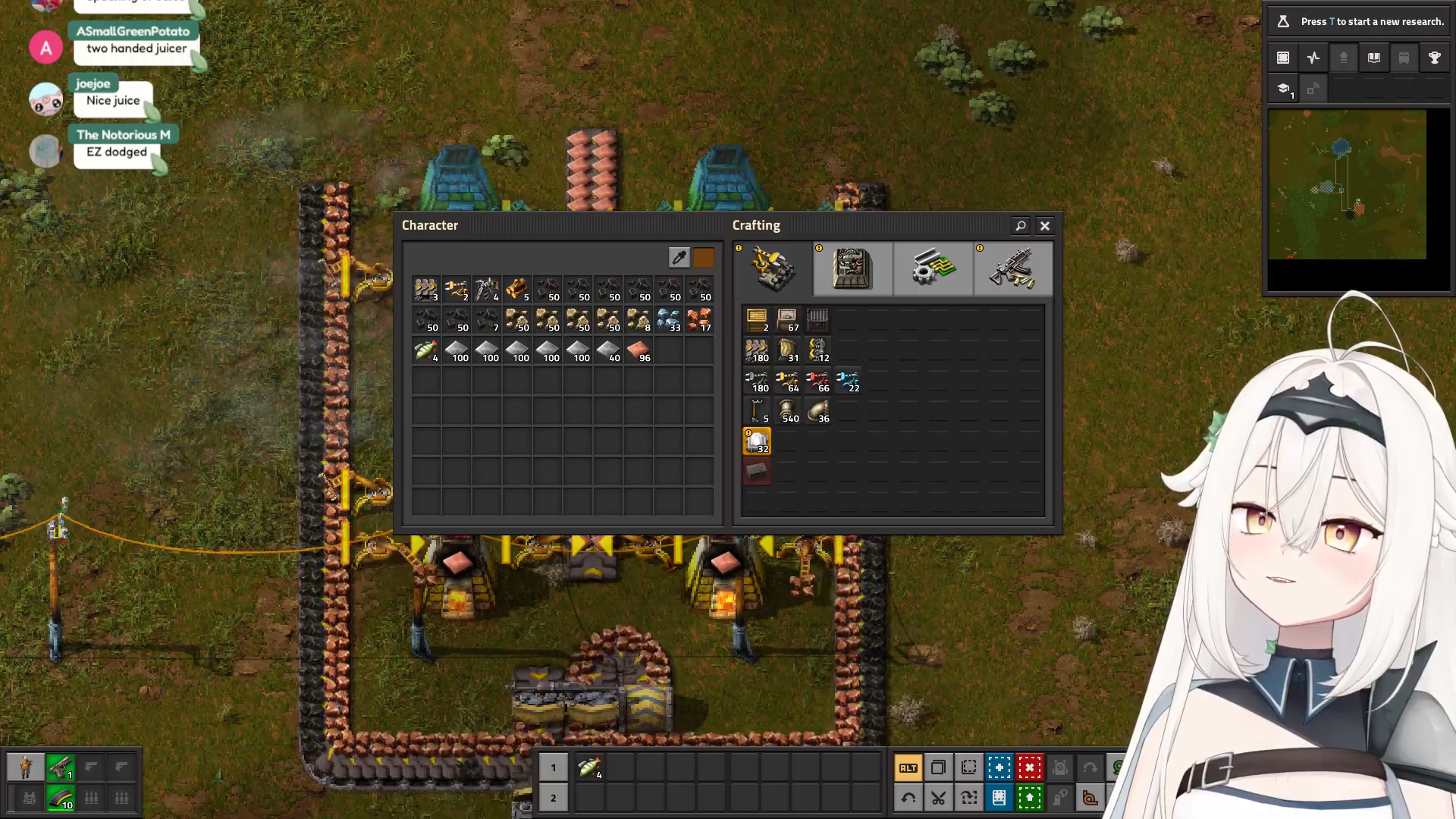Image resolution: width=1456 pixels, height=819 pixels.
Task: Open the achievements trophy button
Action: tap(1435, 58)
